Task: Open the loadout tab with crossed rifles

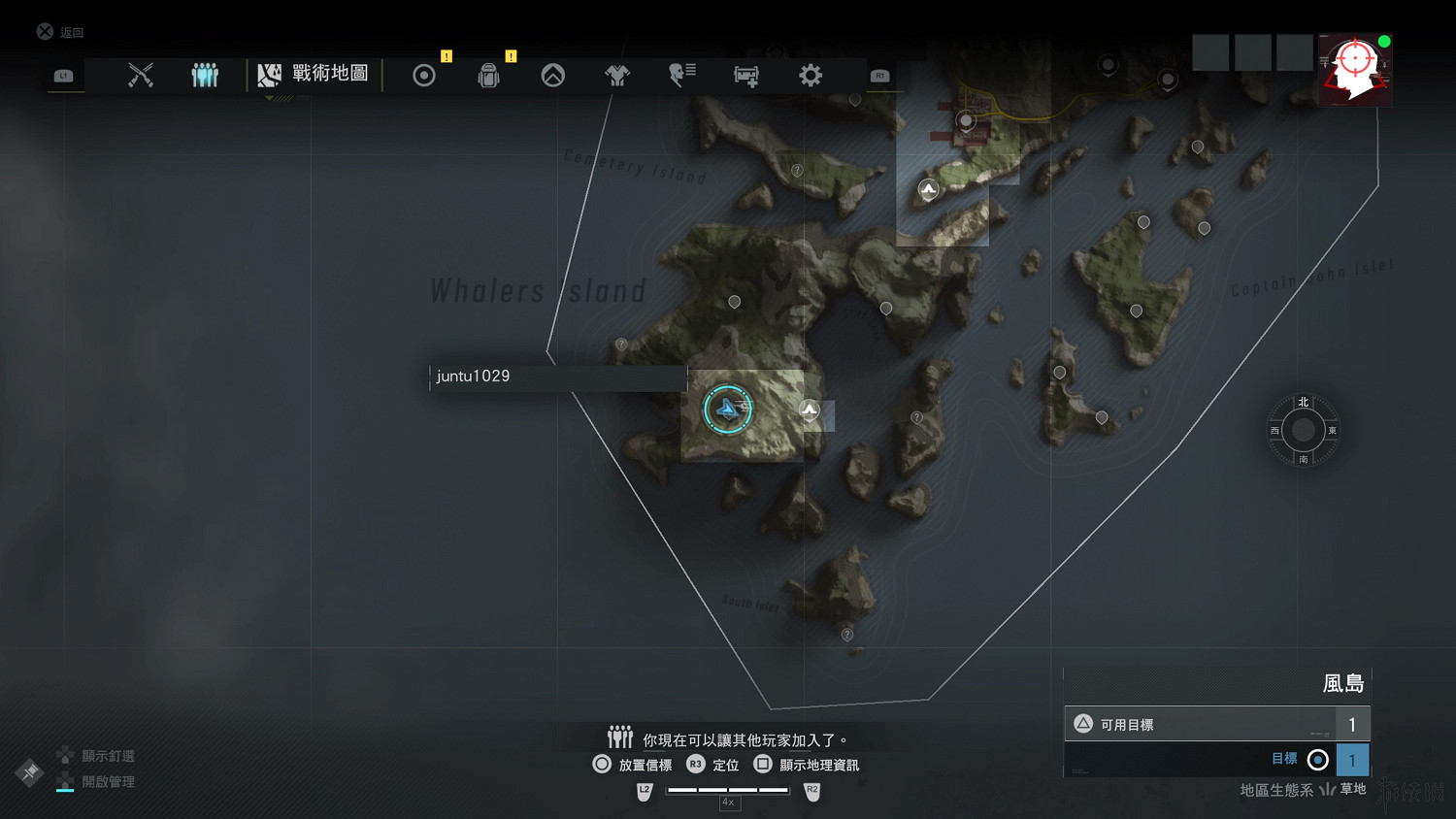Action: (x=141, y=75)
